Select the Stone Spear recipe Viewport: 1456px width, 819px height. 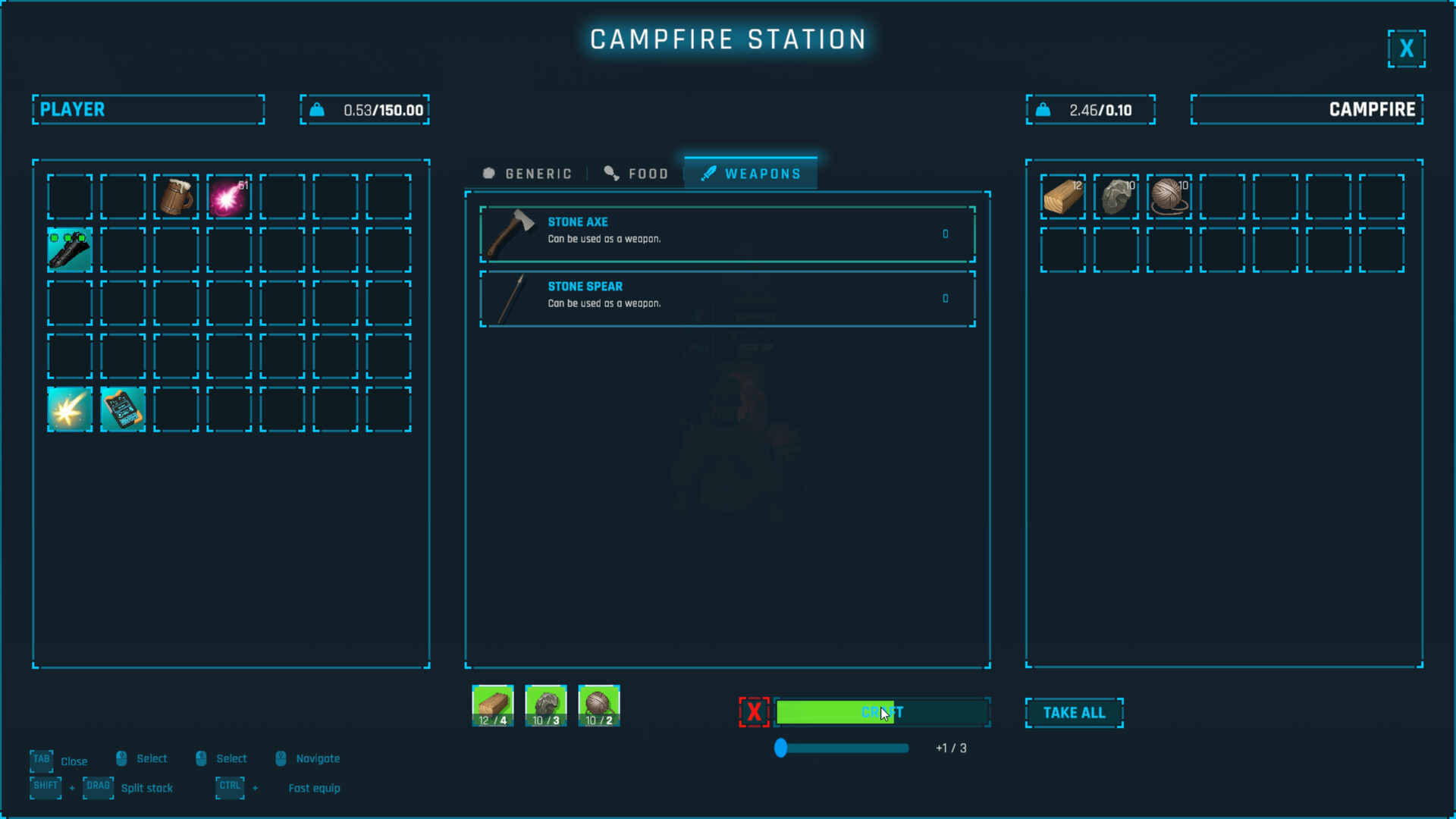726,298
